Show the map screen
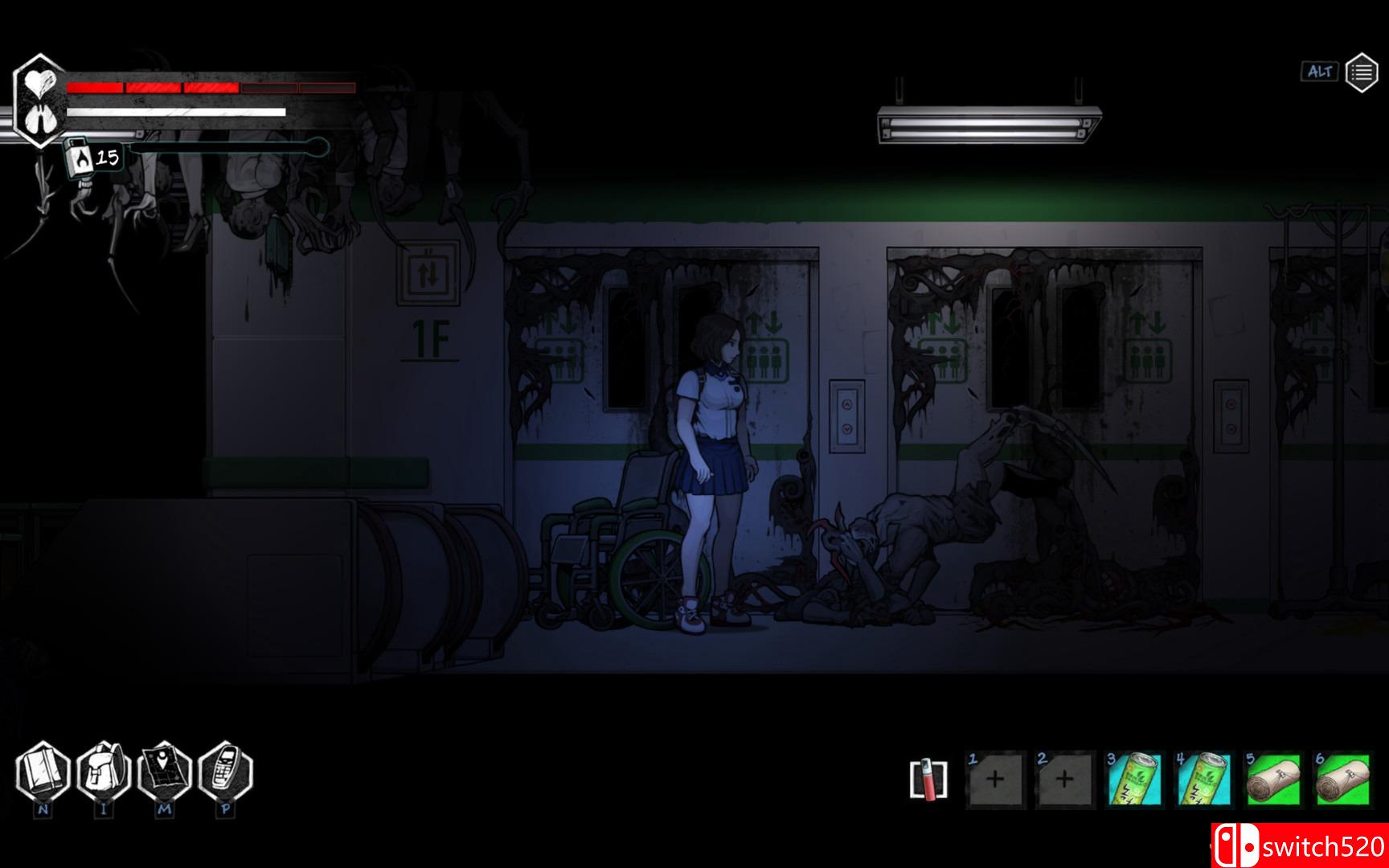 [x=164, y=772]
